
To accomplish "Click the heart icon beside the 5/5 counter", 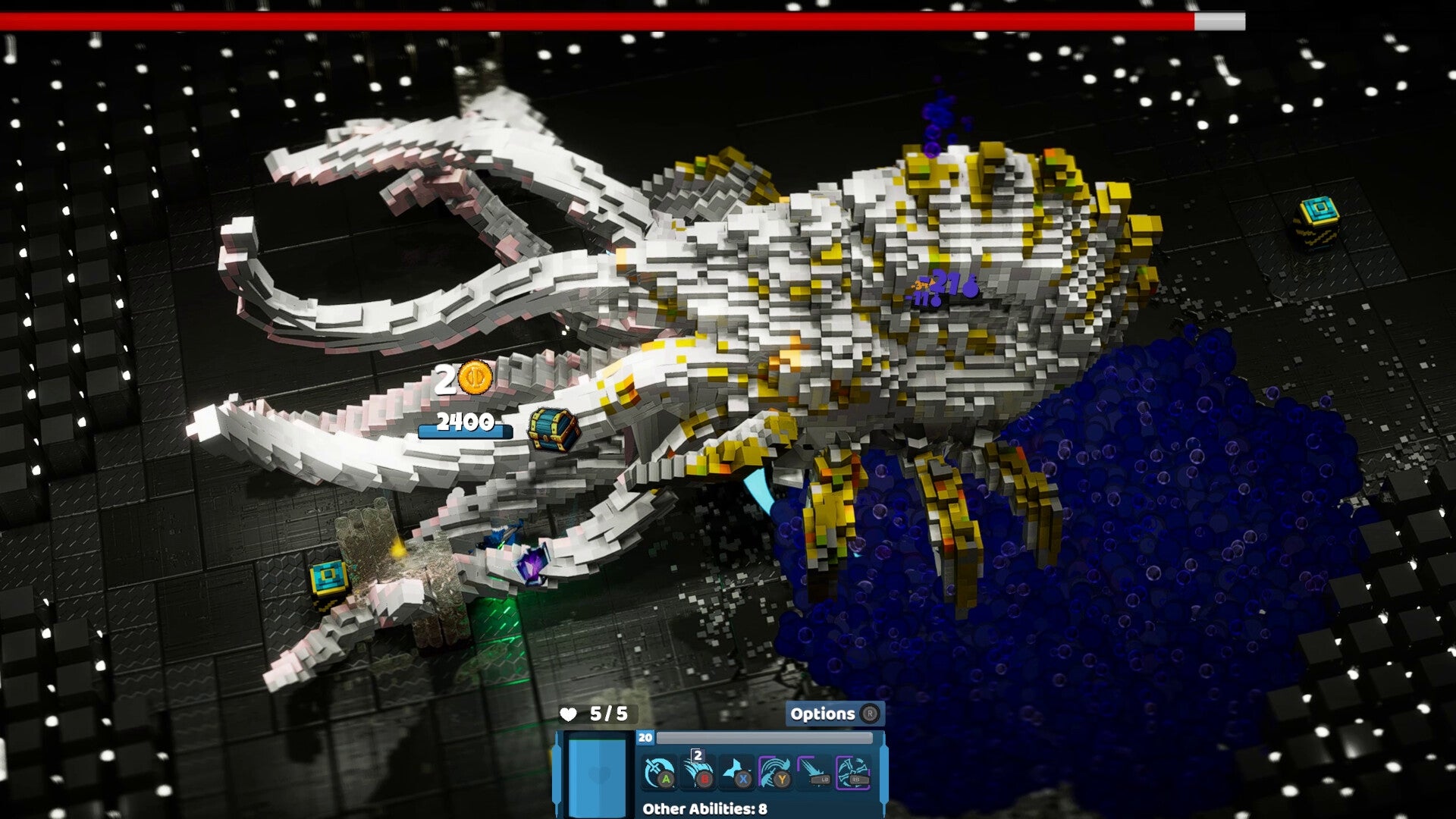I will pyautogui.click(x=570, y=714).
